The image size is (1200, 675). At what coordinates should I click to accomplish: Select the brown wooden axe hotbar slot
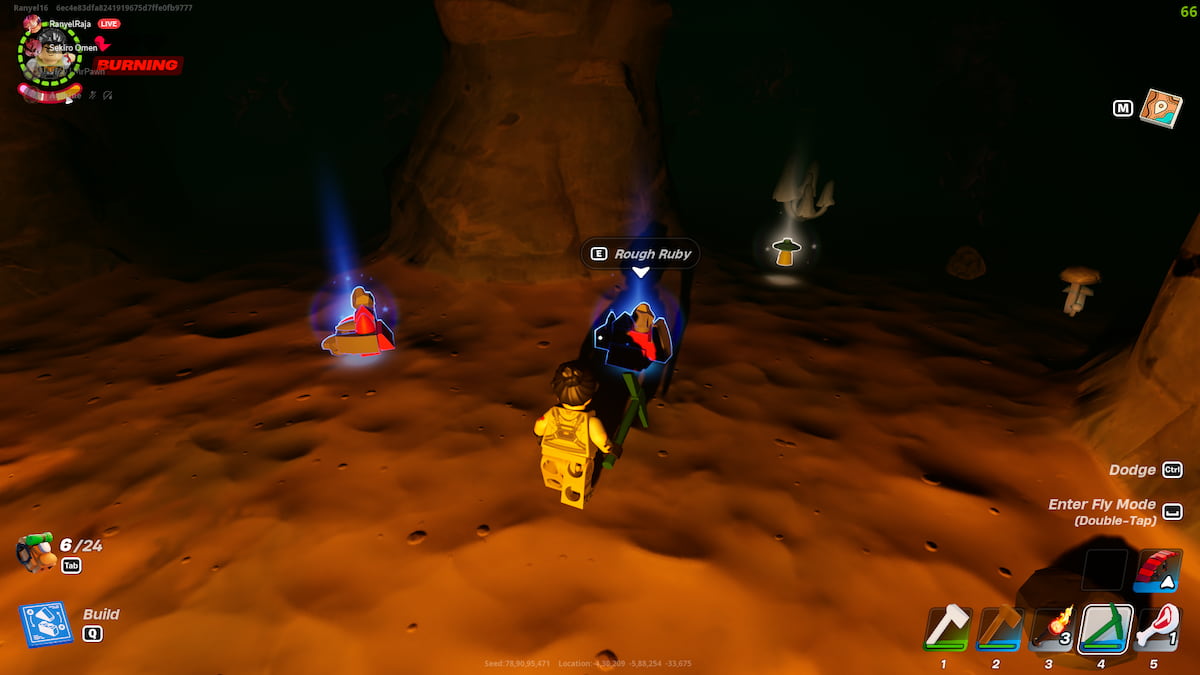pos(999,628)
